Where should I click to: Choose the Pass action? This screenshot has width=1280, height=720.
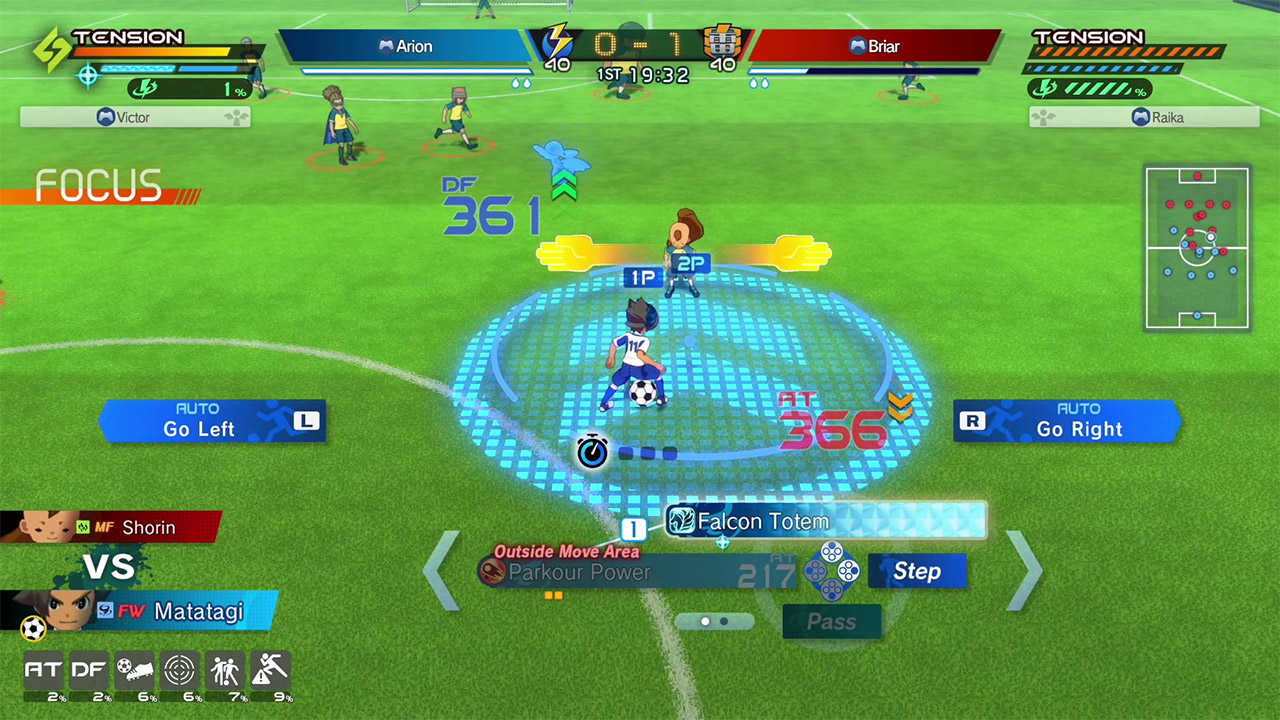coord(832,622)
